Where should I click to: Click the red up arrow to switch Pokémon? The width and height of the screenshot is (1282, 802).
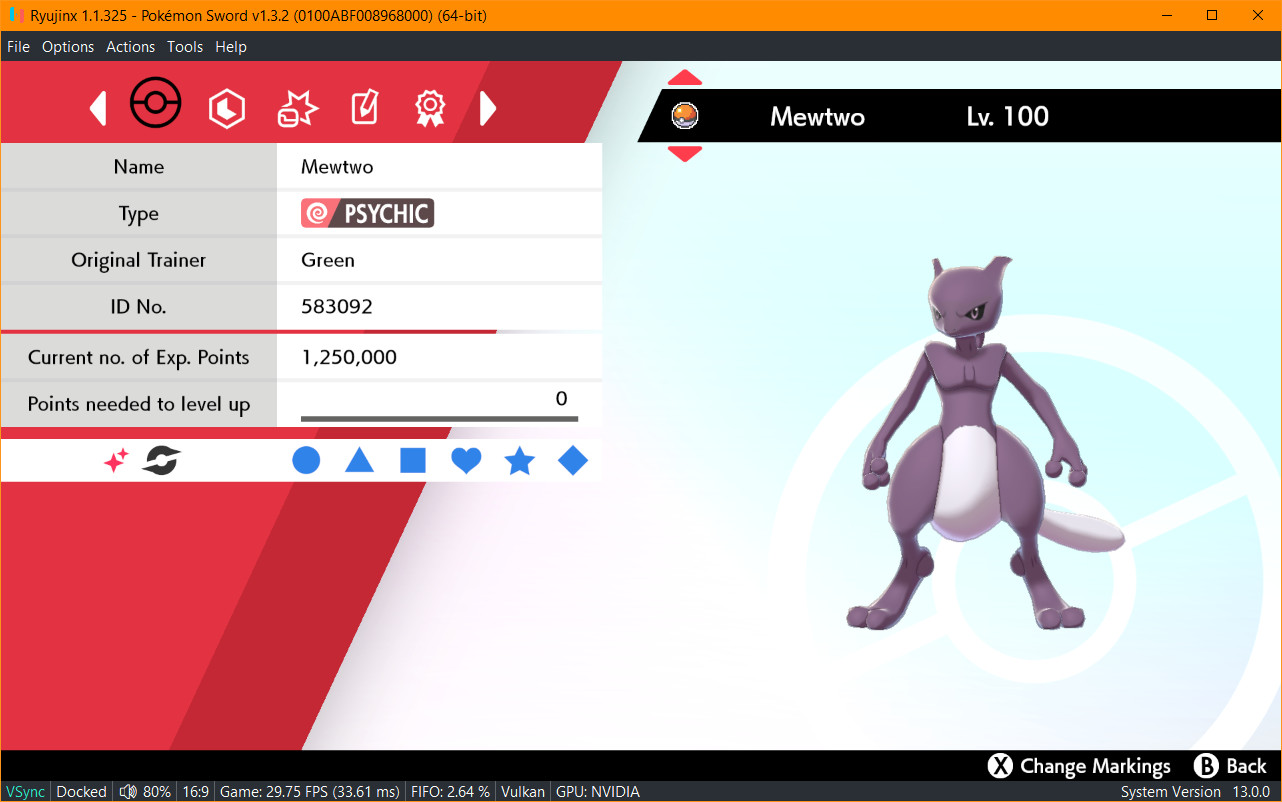pos(685,76)
